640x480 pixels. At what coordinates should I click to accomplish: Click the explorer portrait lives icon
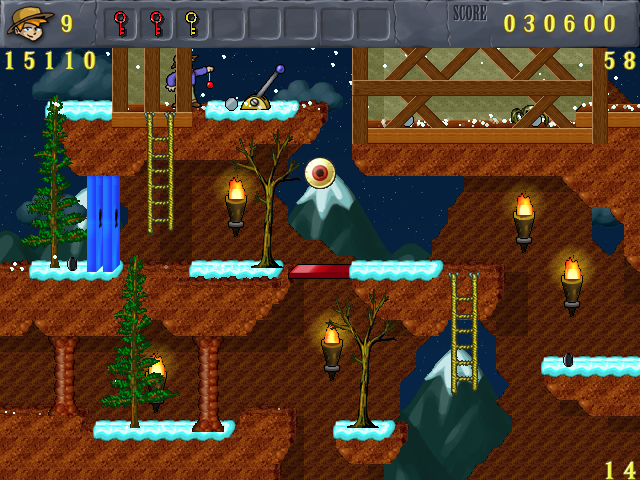point(29,22)
